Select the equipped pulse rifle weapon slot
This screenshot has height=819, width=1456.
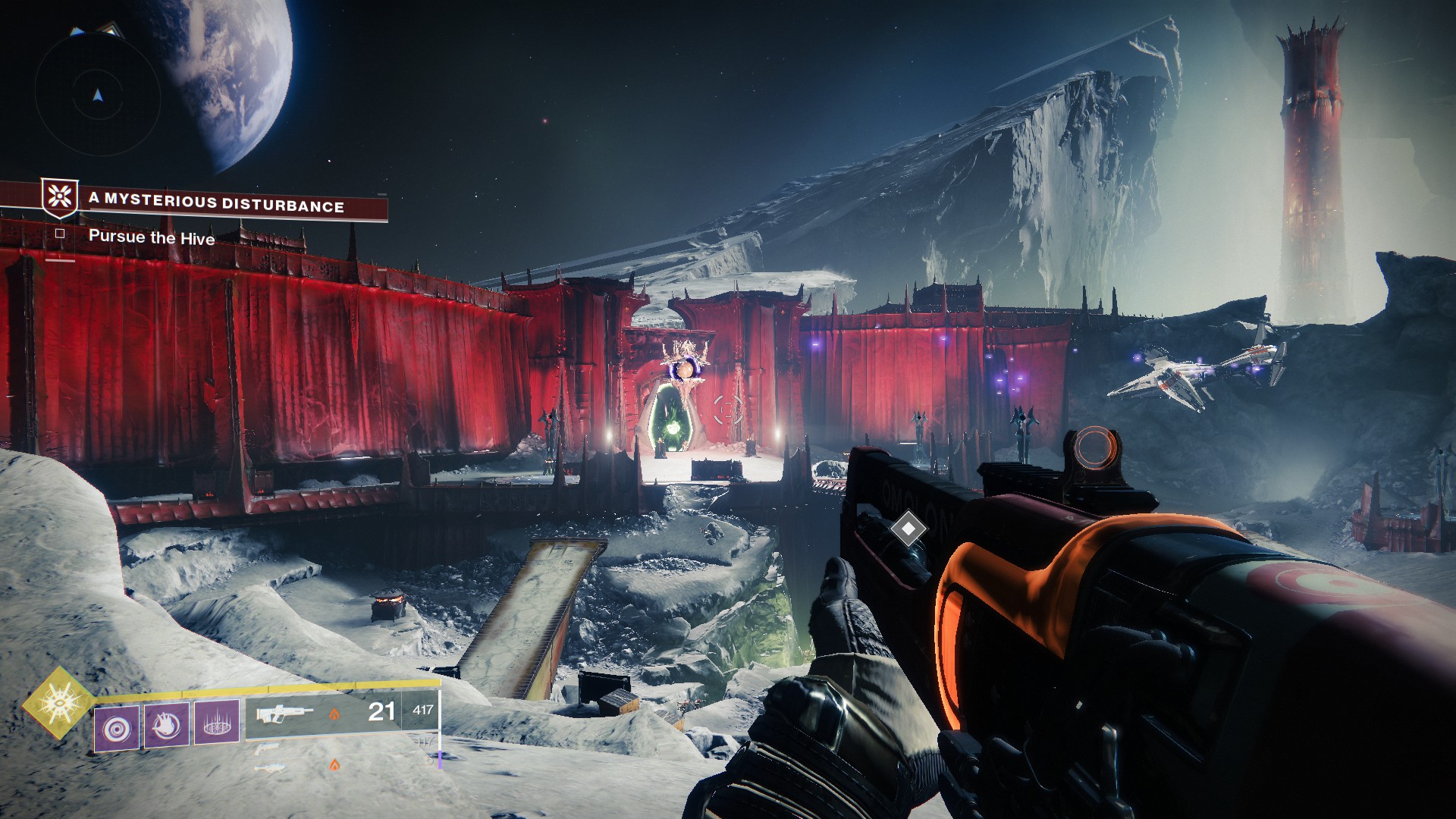[x=285, y=714]
